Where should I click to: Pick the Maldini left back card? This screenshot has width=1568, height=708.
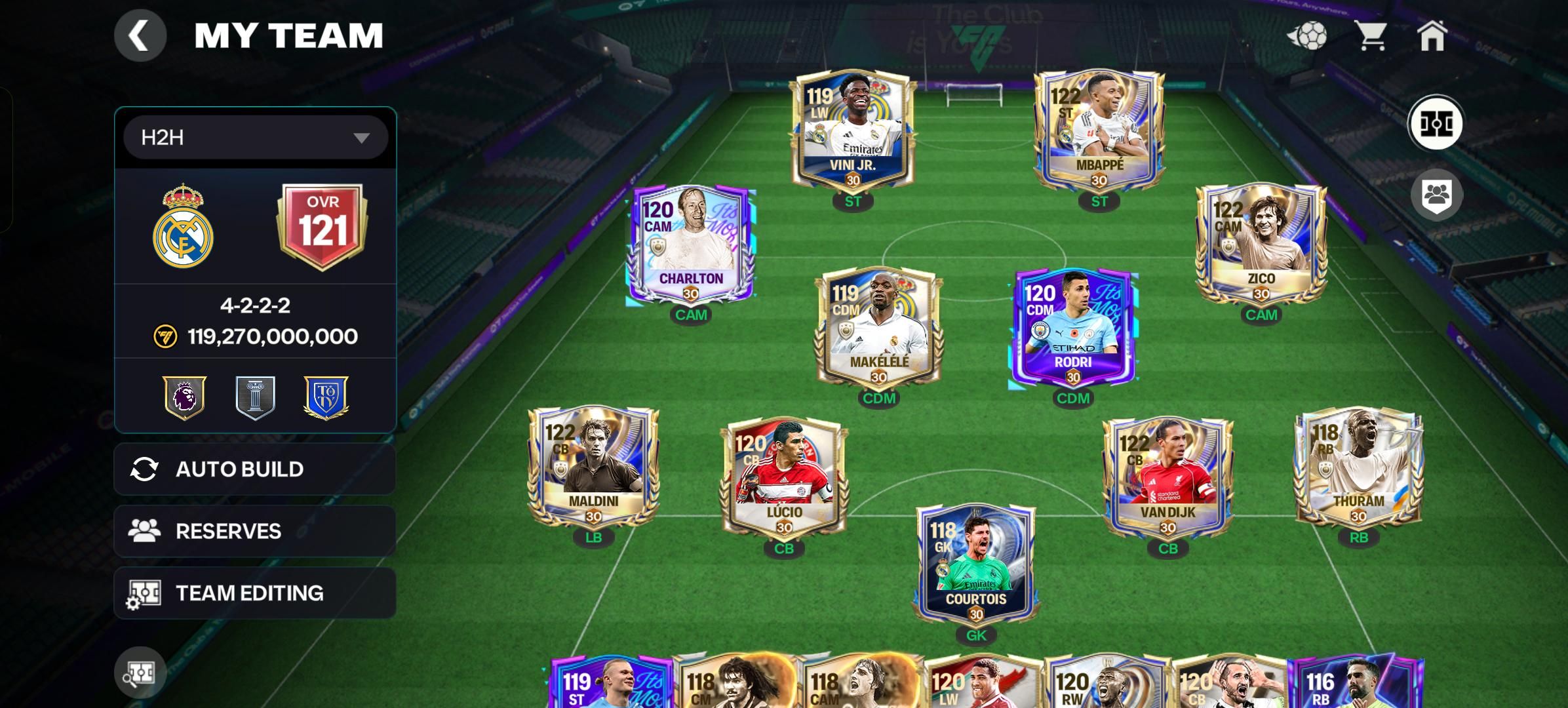pos(593,465)
